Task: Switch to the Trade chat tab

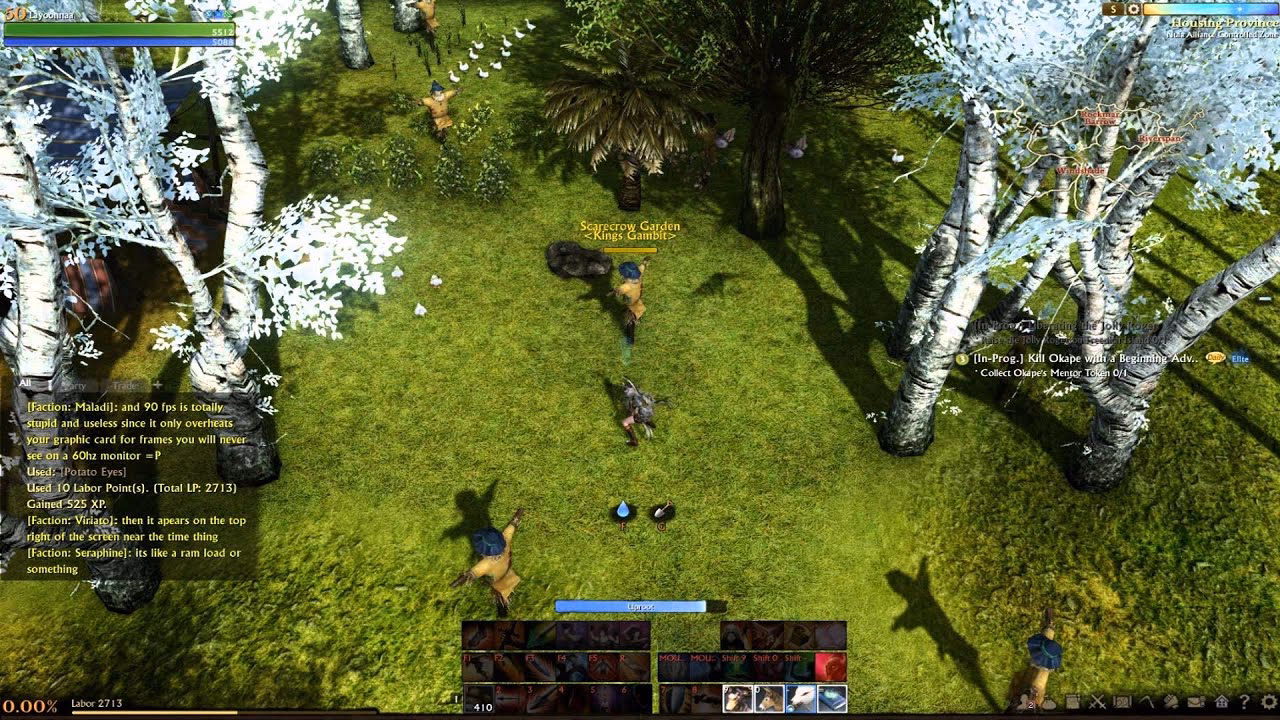Action: tap(125, 385)
